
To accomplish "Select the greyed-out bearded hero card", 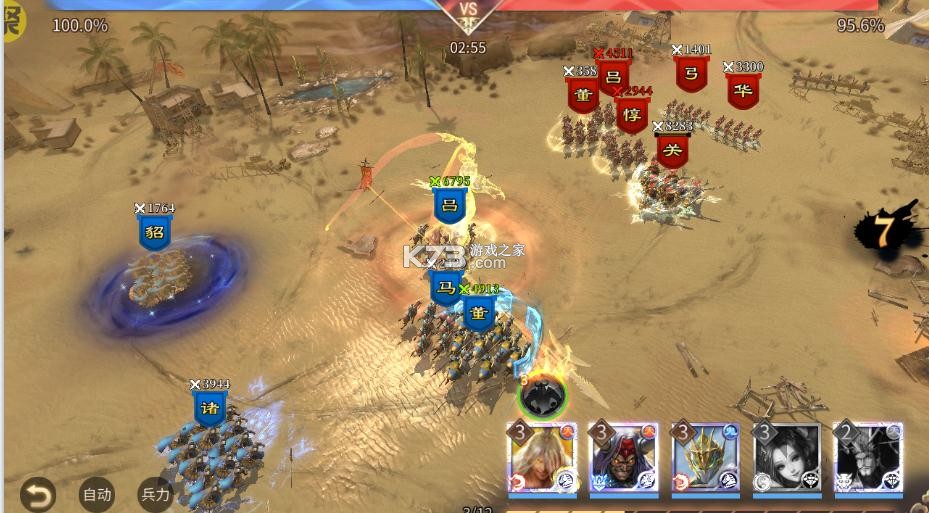I will pos(867,457).
